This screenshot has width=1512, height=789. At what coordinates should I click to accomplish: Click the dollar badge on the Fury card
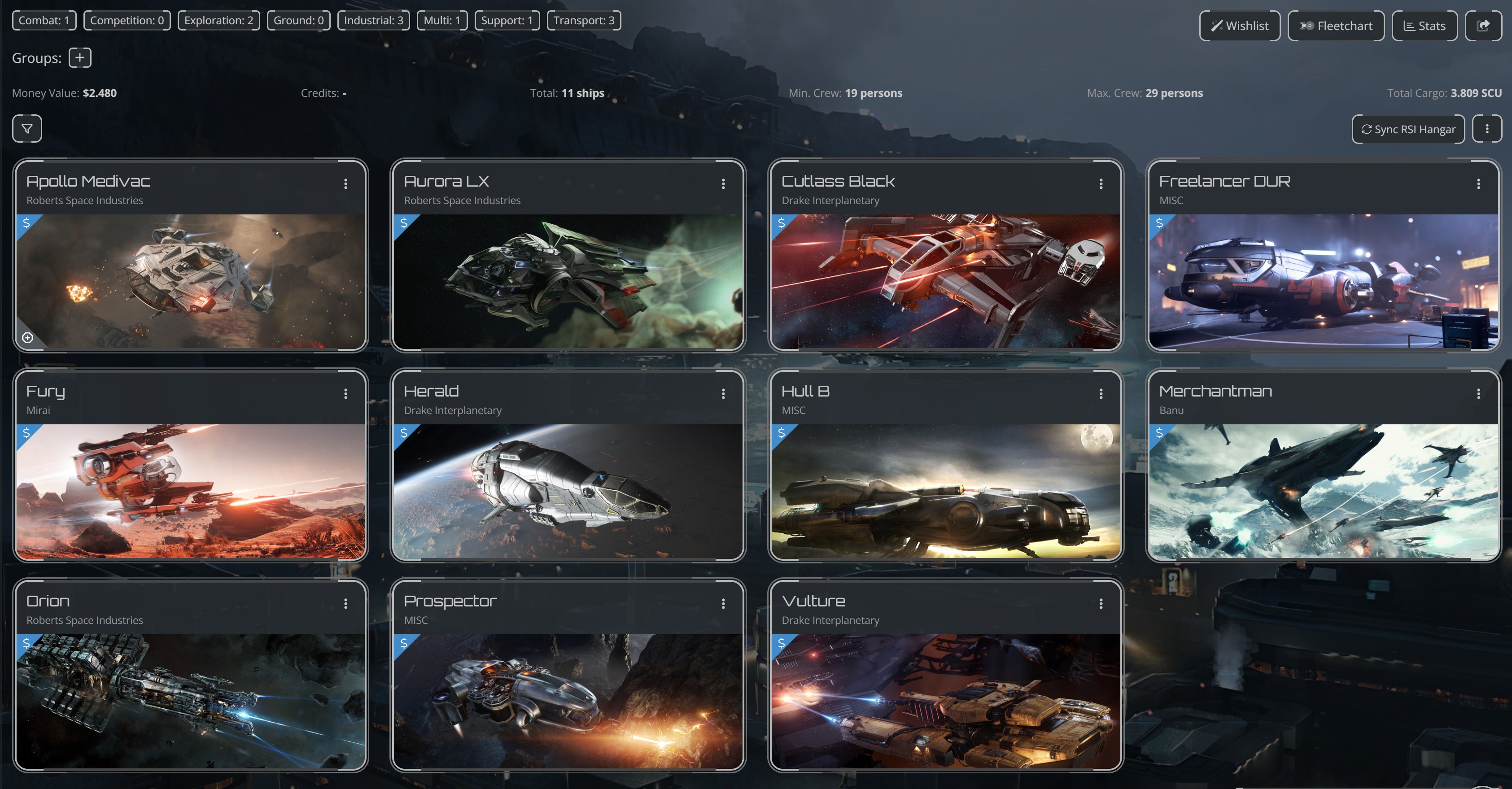coord(26,434)
